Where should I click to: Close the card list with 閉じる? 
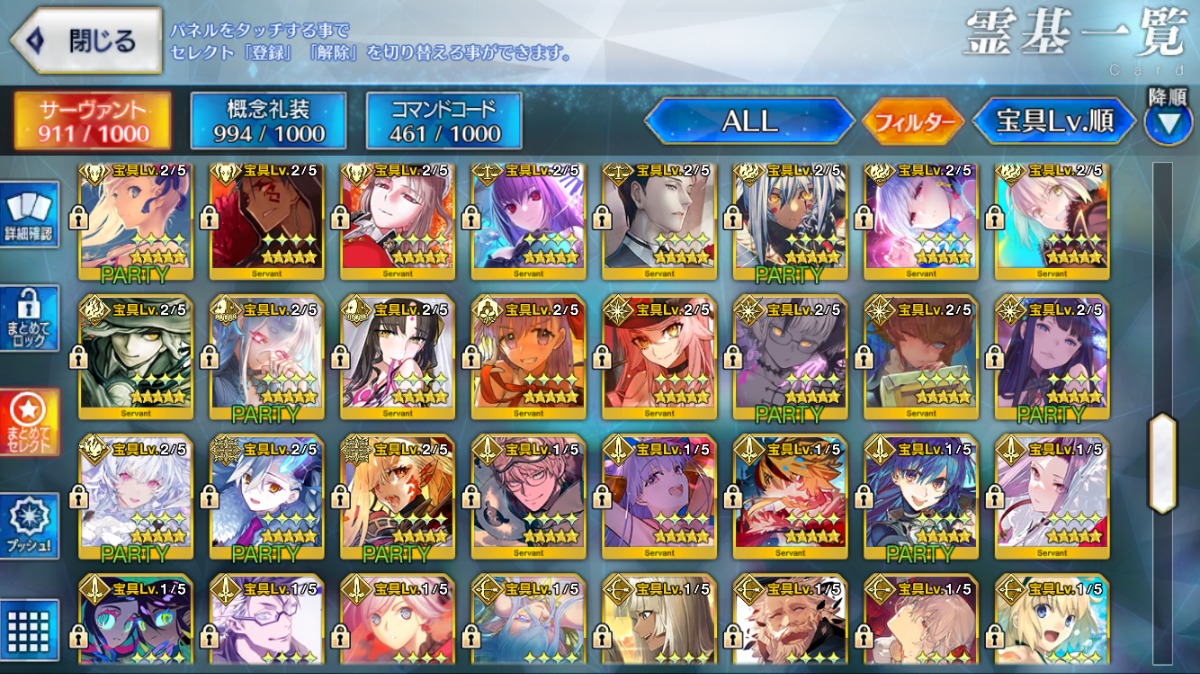coord(87,41)
